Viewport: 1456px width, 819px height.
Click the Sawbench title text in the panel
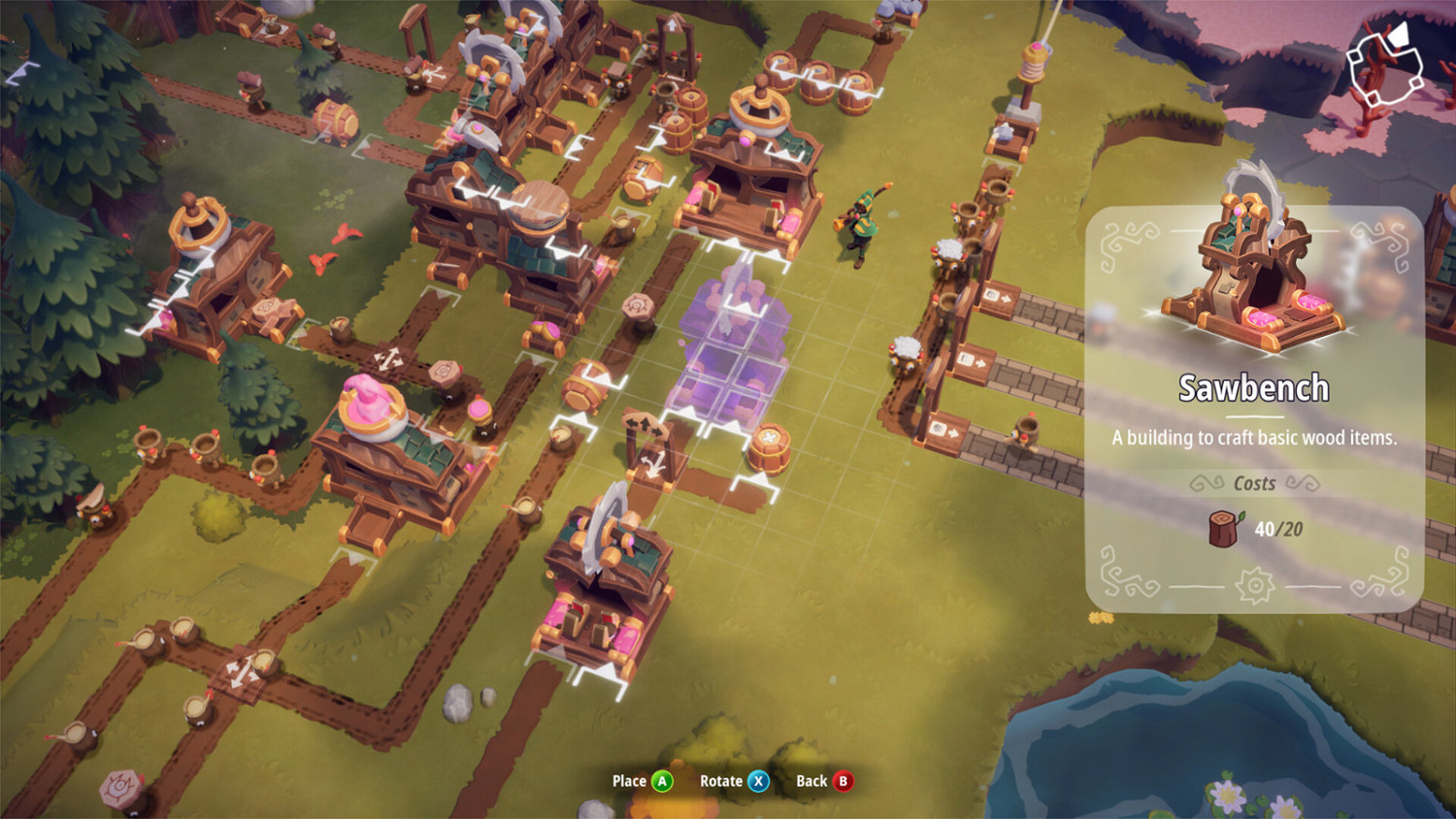[1254, 386]
